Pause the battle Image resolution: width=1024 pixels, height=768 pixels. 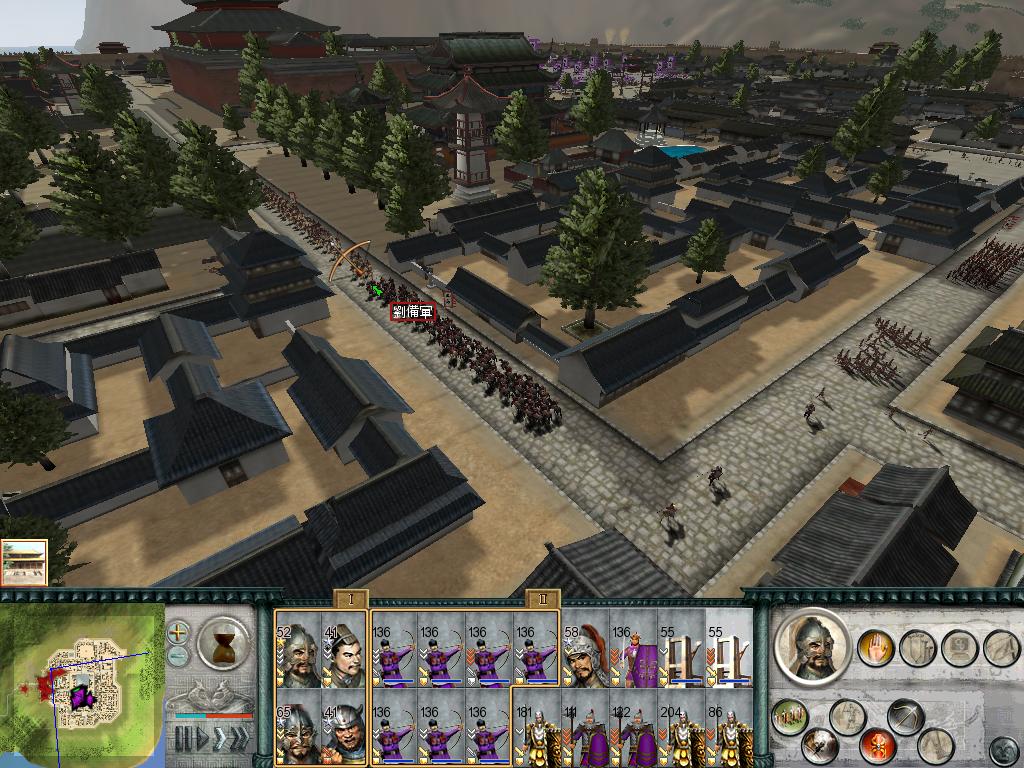click(183, 739)
